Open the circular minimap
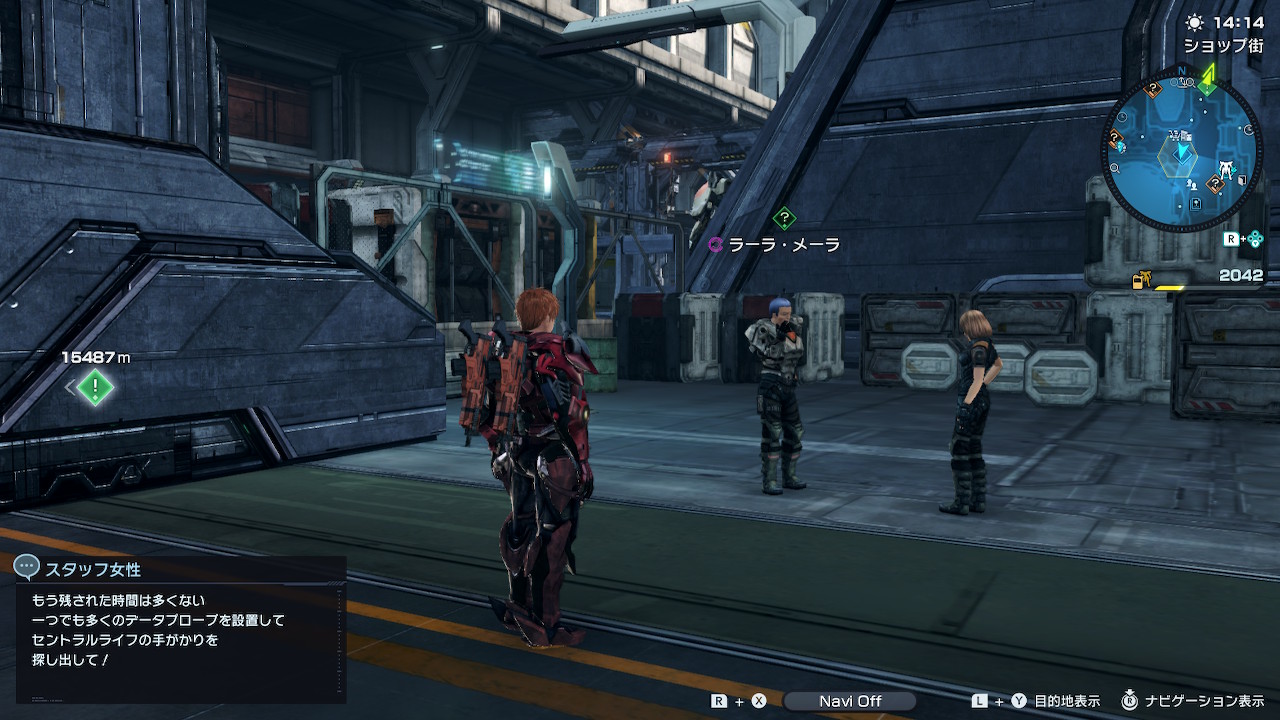Viewport: 1280px width, 720px height. tap(1181, 151)
